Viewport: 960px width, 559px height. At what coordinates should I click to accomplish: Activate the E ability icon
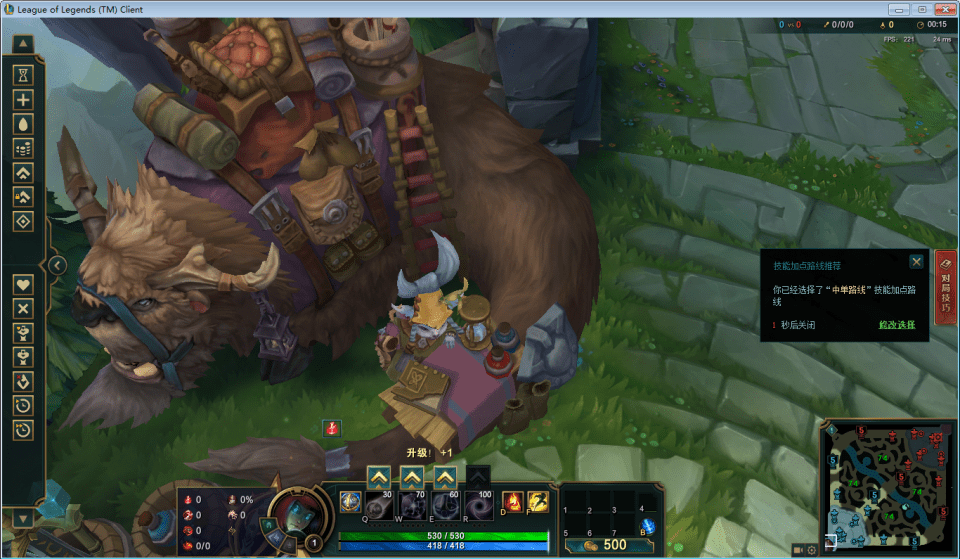pyautogui.click(x=445, y=504)
